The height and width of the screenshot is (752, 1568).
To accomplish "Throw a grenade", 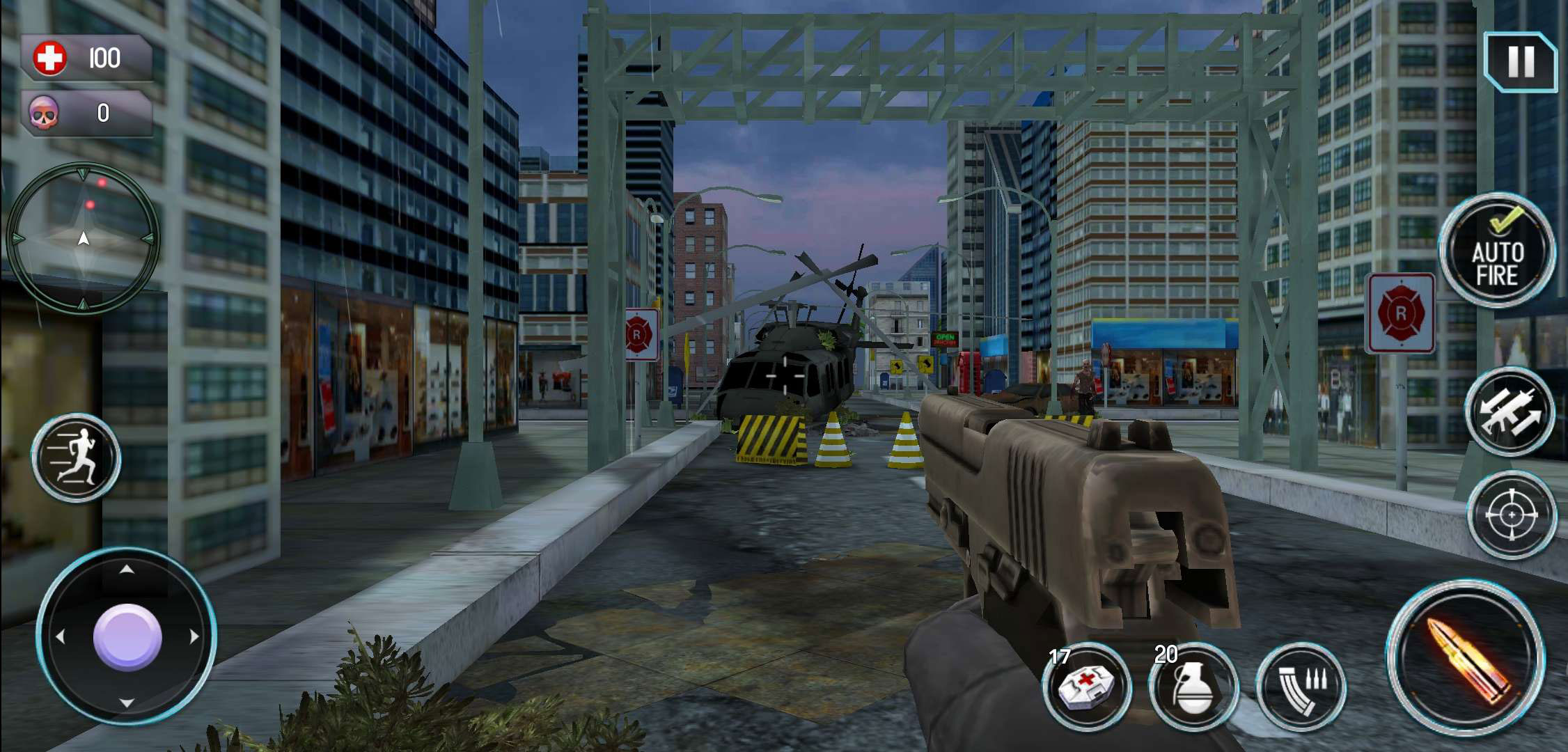I will (1193, 687).
